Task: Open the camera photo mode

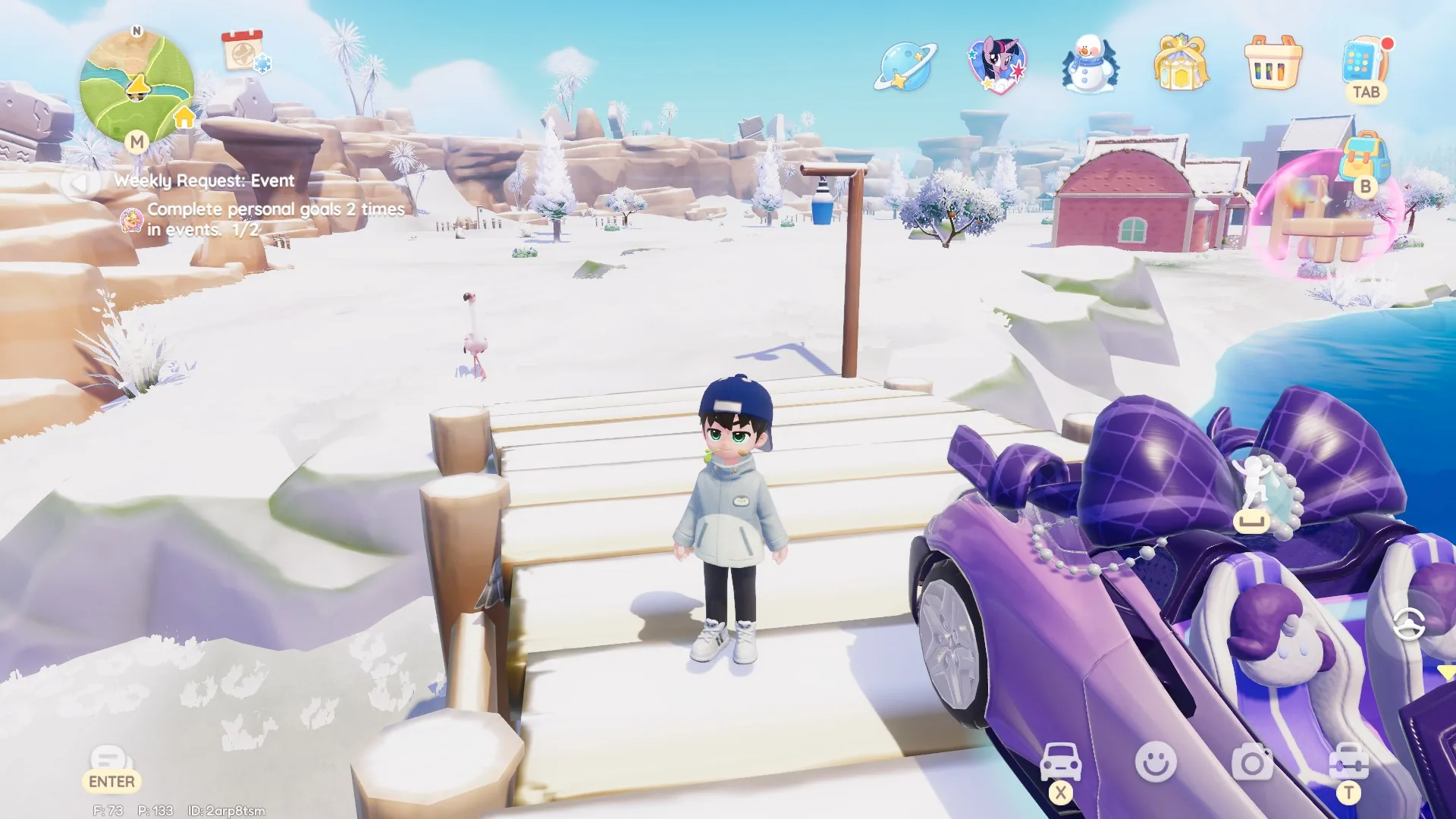Action: pos(1252,762)
